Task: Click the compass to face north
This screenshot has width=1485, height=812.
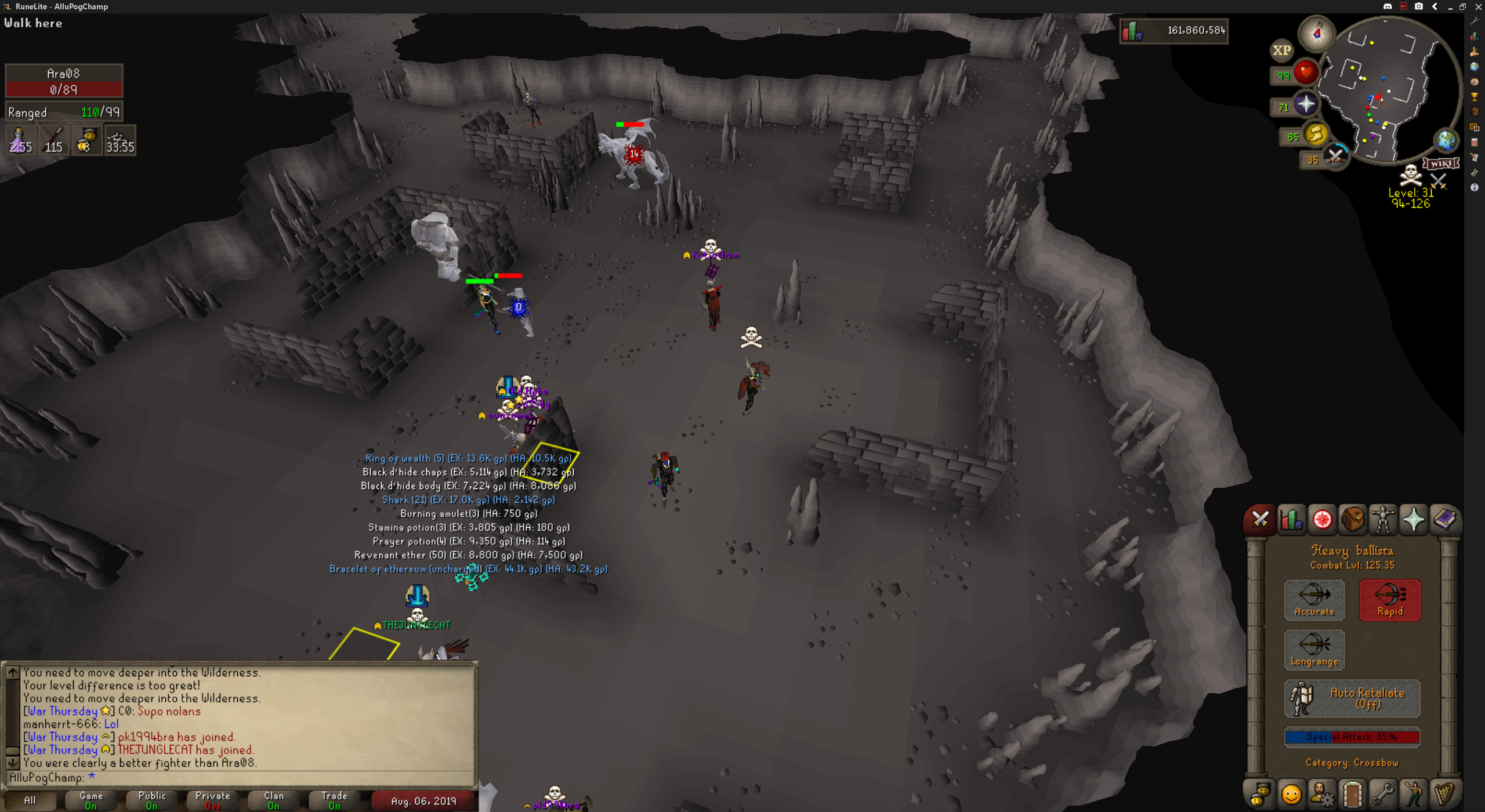Action: pyautogui.click(x=1316, y=32)
